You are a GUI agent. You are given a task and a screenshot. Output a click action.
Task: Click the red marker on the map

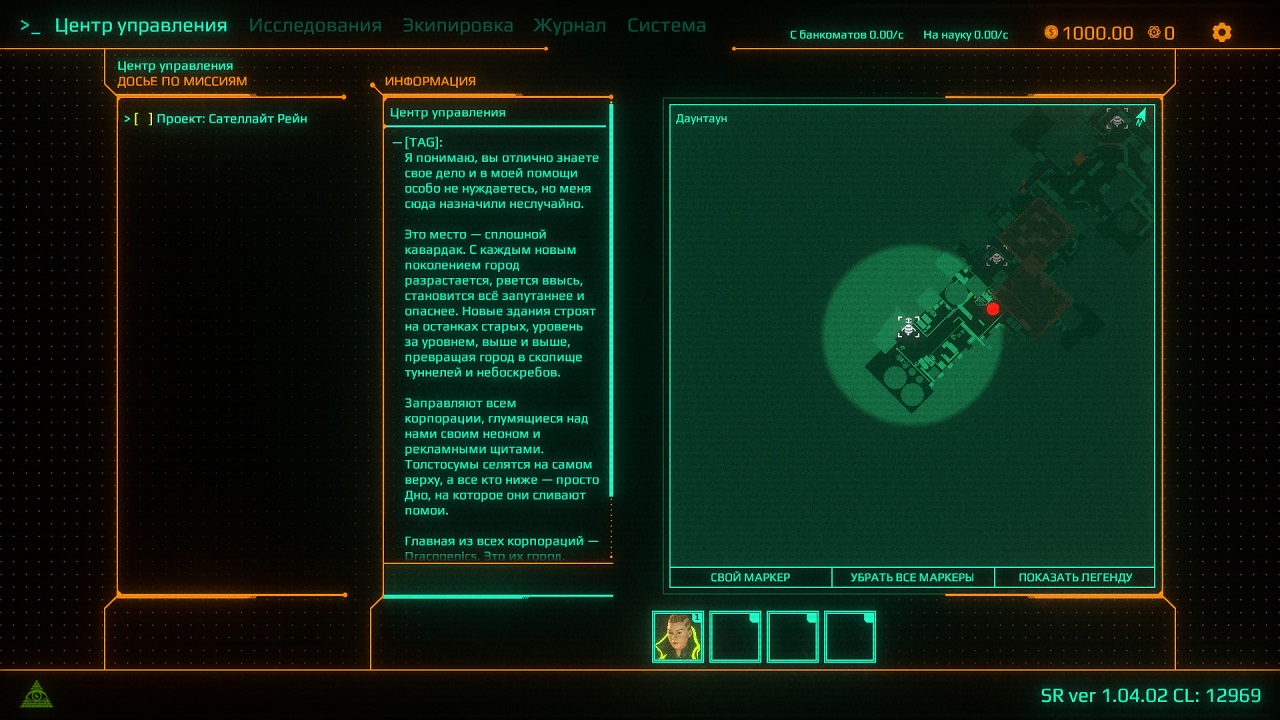(993, 309)
